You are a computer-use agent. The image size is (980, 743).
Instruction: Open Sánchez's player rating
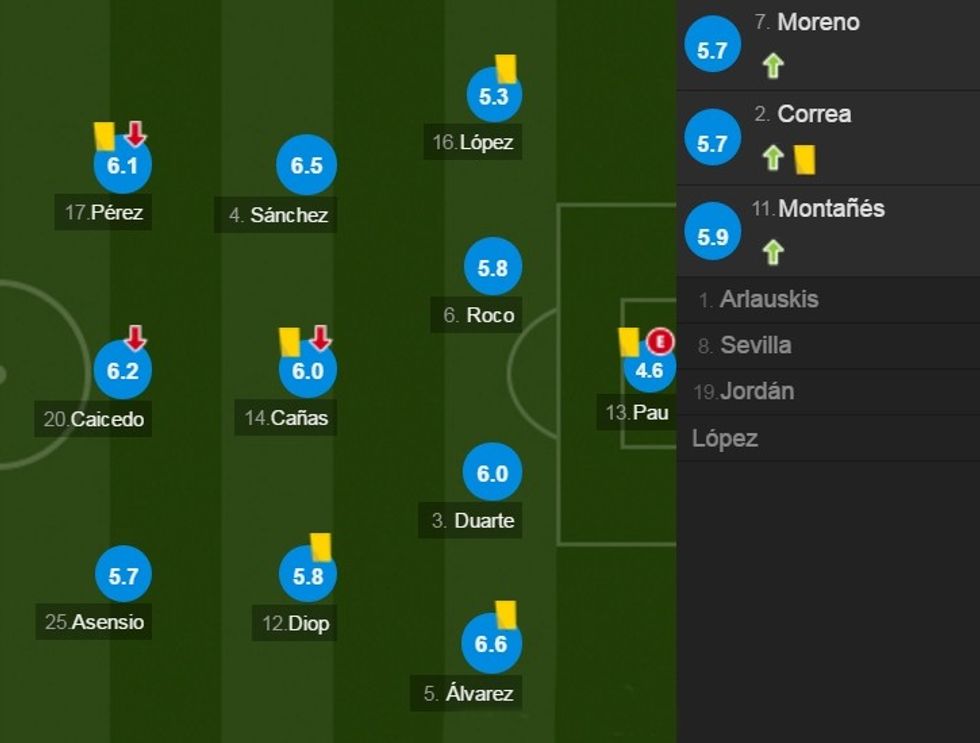tap(306, 166)
